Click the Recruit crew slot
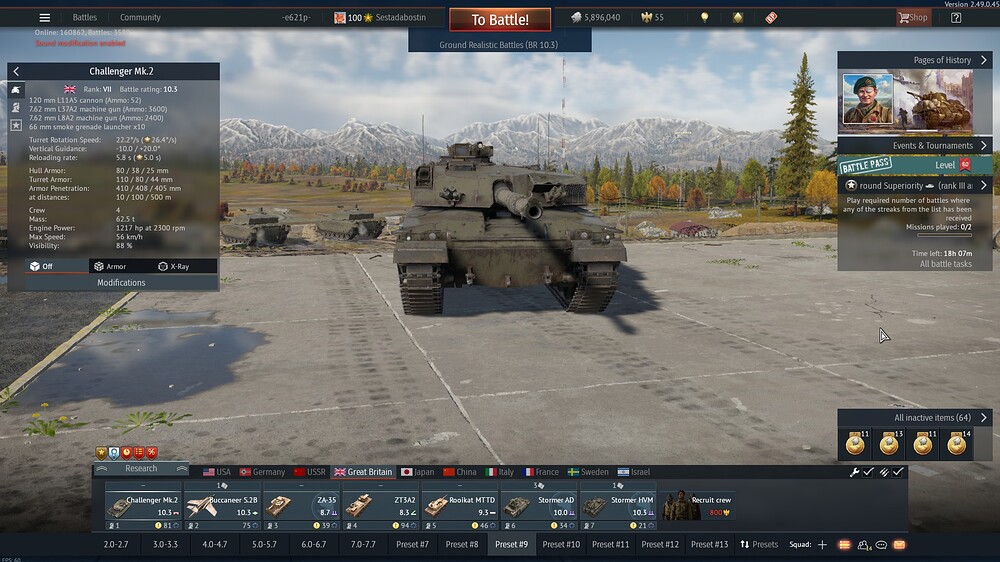Screen dimensions: 1000x562 [697, 505]
